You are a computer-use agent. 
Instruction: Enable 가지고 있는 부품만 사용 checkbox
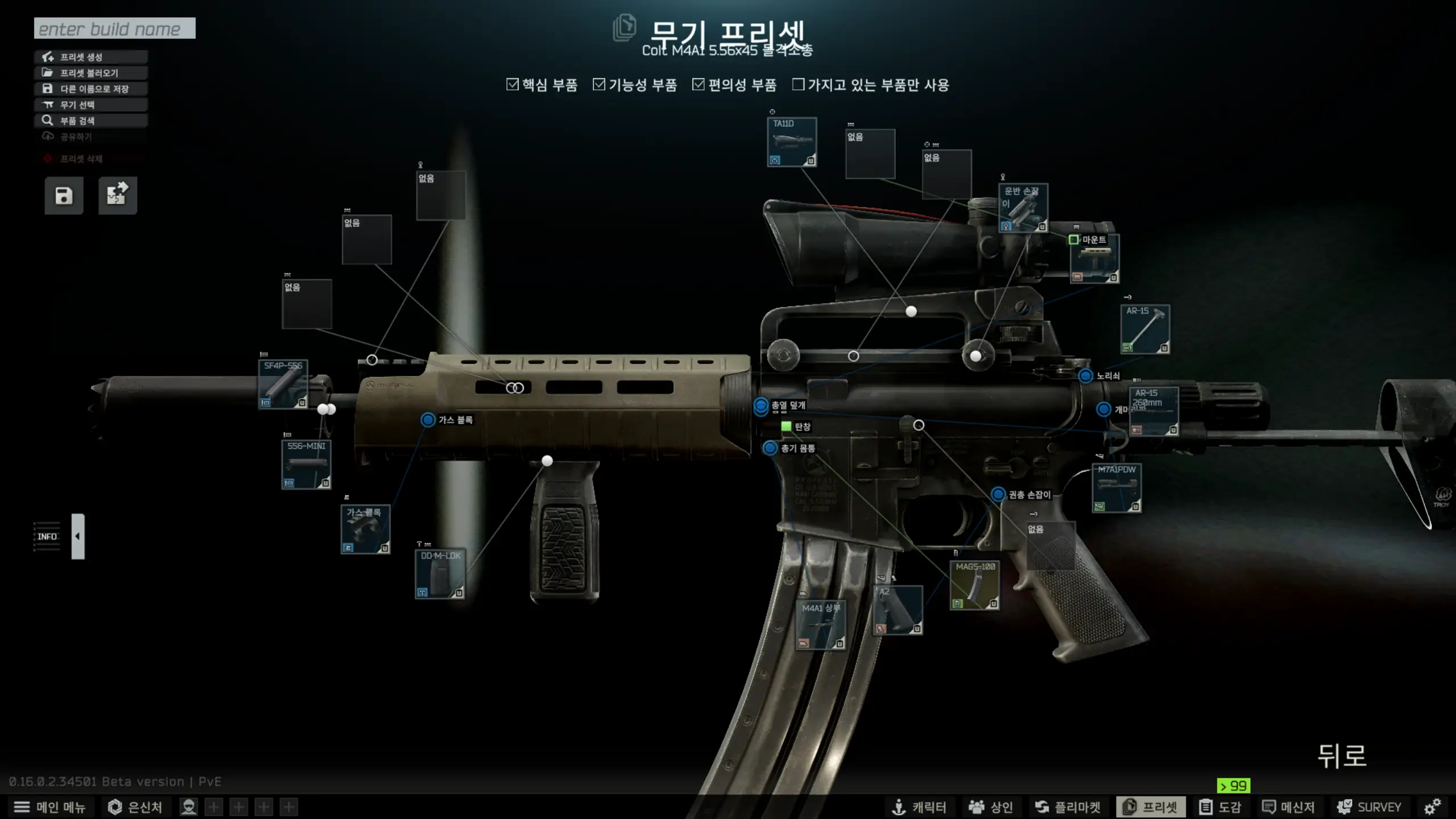point(799,85)
